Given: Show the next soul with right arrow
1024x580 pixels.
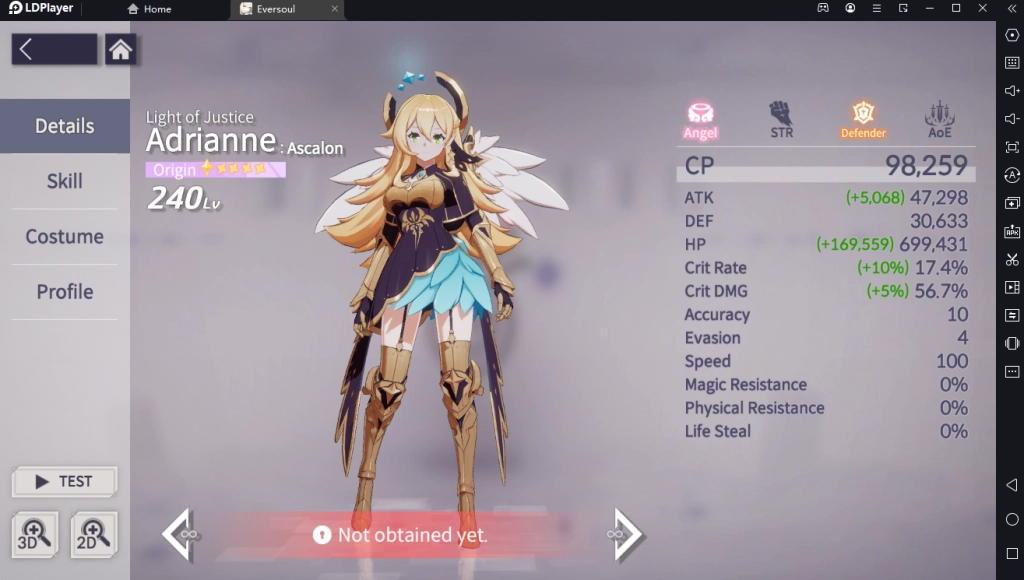Looking at the screenshot, I should (626, 534).
